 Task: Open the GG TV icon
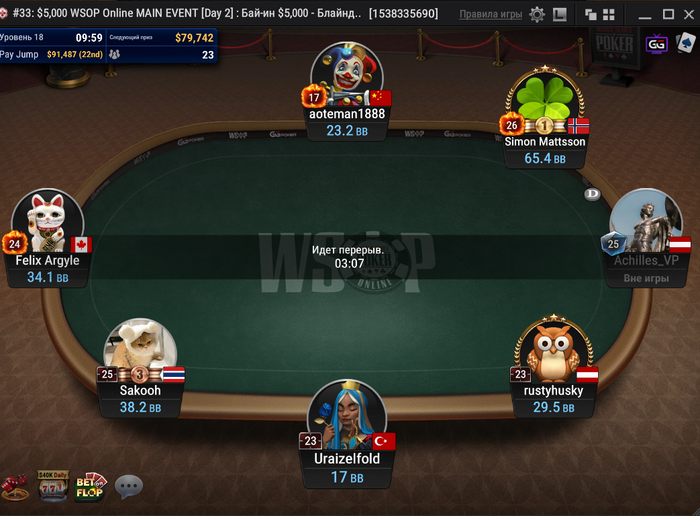[657, 45]
